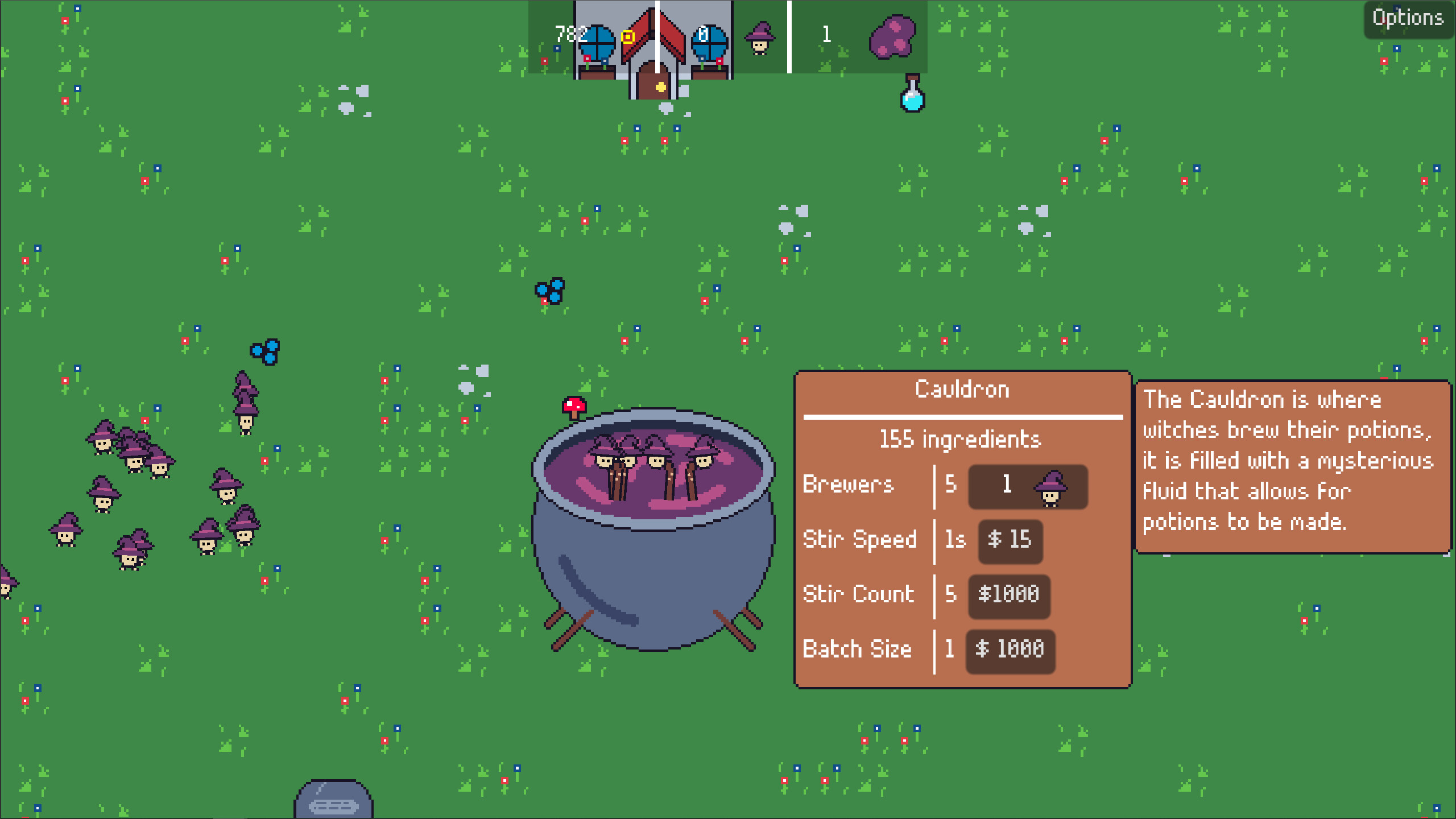1456x819 pixels.
Task: Click the red mushroom beside the cauldron
Action: [573, 406]
